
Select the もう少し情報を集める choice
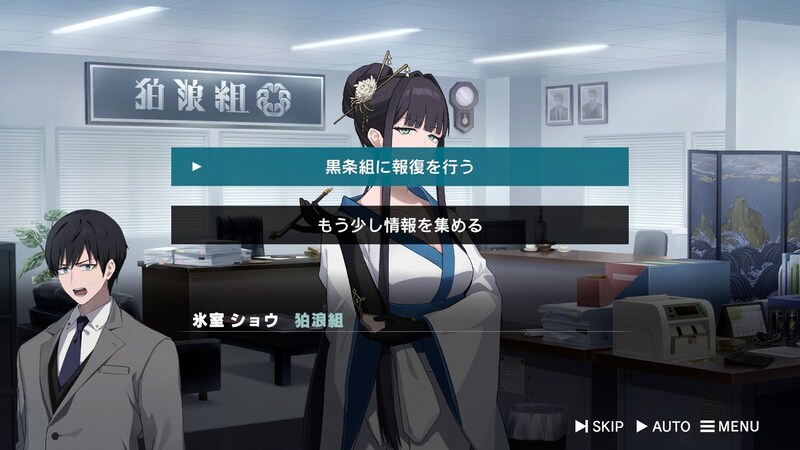click(x=400, y=225)
